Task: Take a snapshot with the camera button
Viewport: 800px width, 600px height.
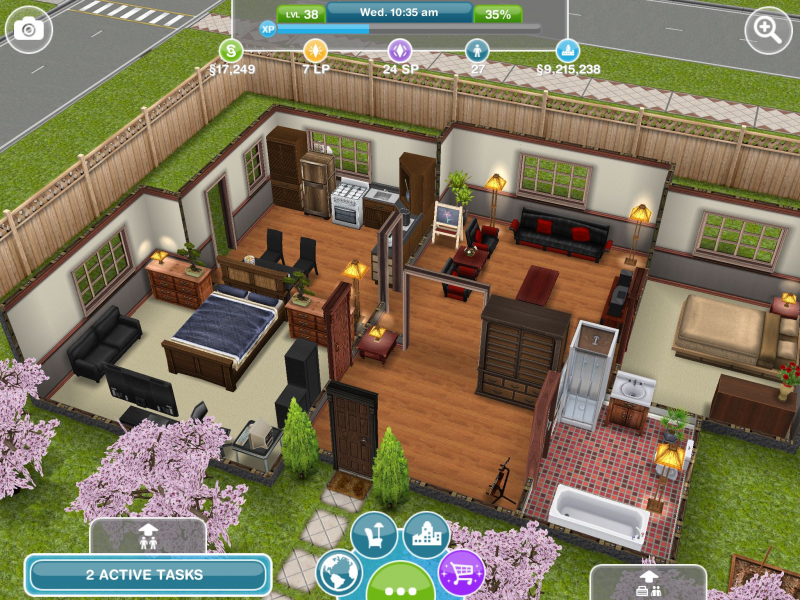Action: [x=29, y=30]
